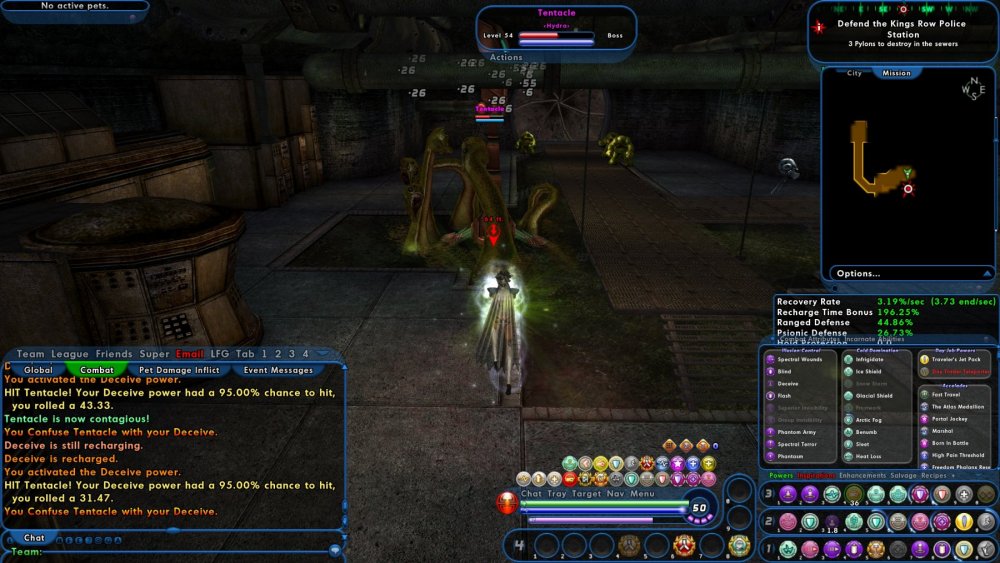Activate the Spectral Wounds power
Screen dimensions: 1000x563
798,359
